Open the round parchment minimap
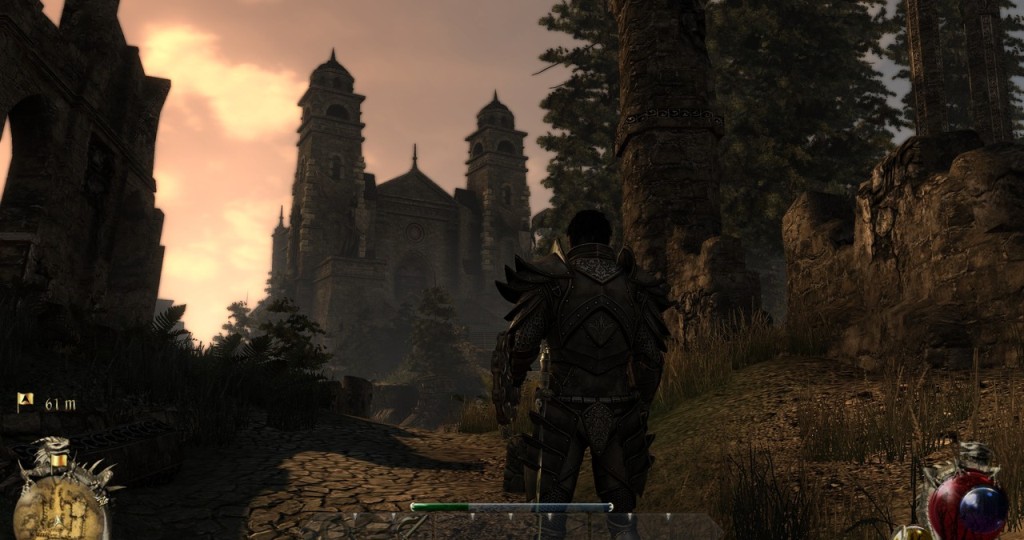Image resolution: width=1024 pixels, height=540 pixels. (x=58, y=508)
